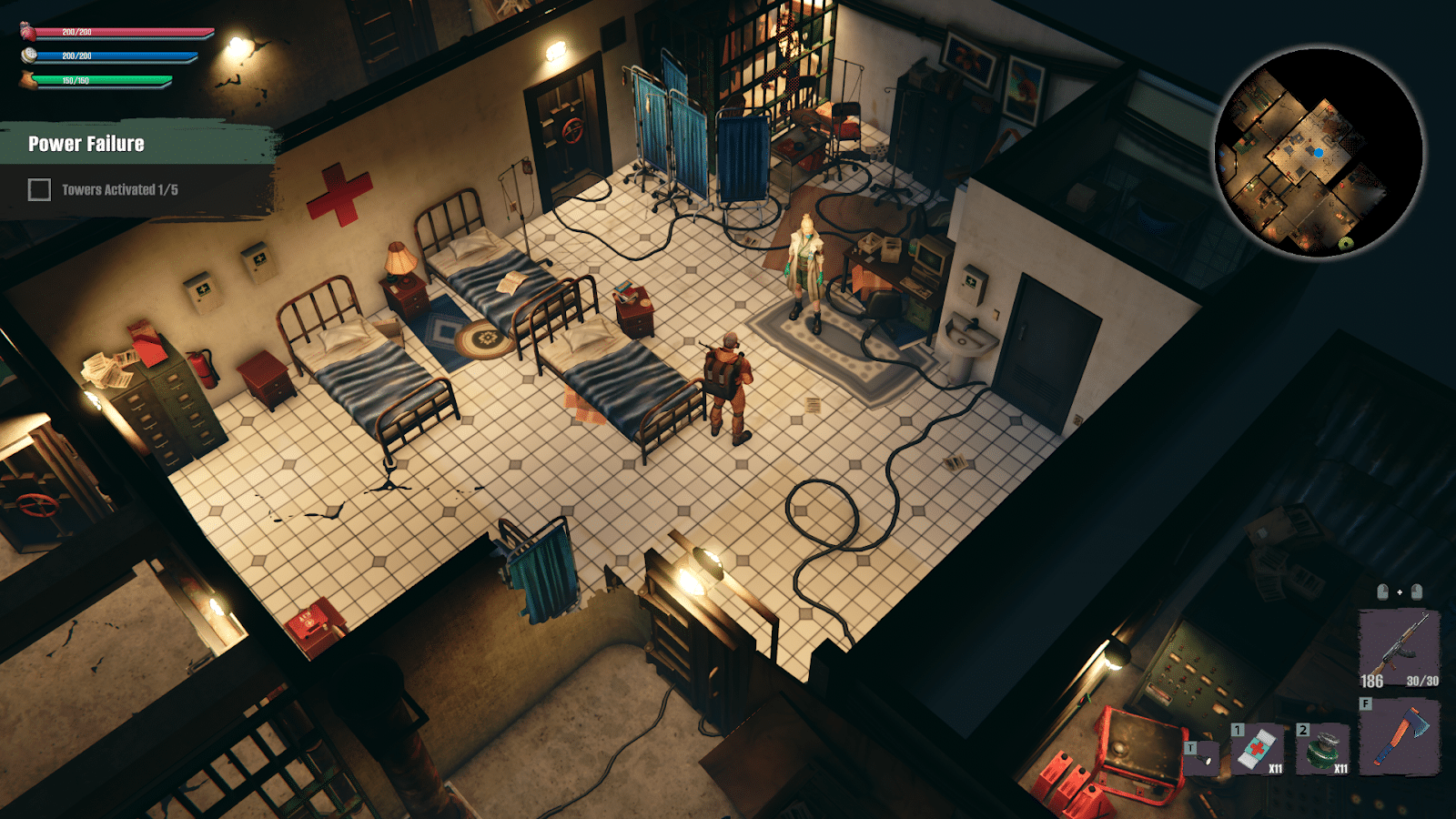Click the right mouse button icon above the rifle
This screenshot has width=1456, height=819.
click(x=1417, y=591)
